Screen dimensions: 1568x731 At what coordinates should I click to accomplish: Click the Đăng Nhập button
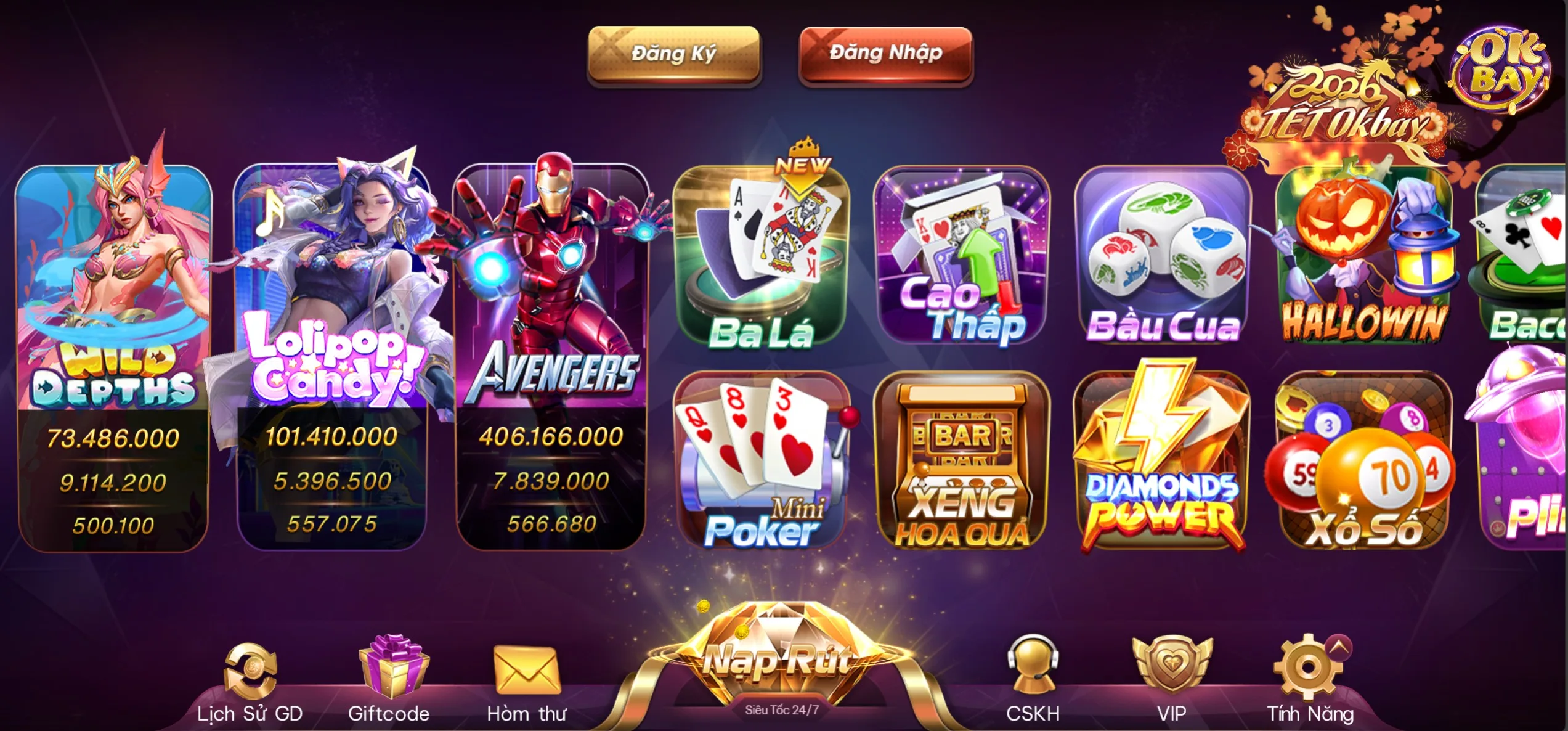(x=884, y=54)
